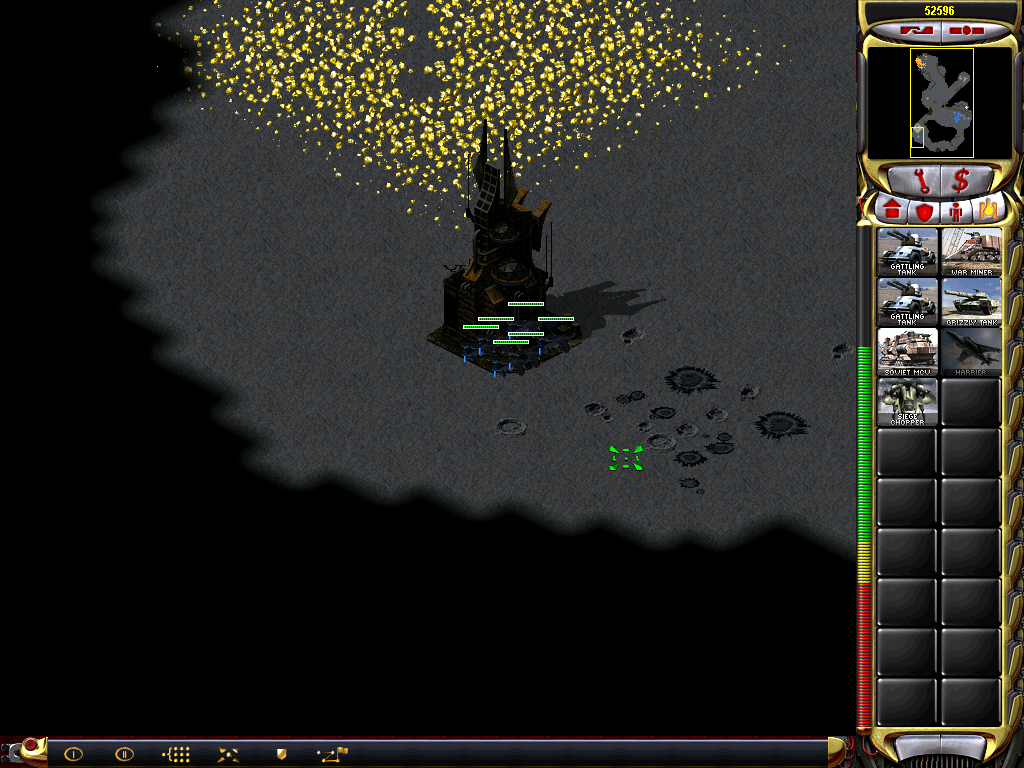Select the Soviet MCV build icon
Image resolution: width=1024 pixels, height=768 pixels.
tap(907, 351)
